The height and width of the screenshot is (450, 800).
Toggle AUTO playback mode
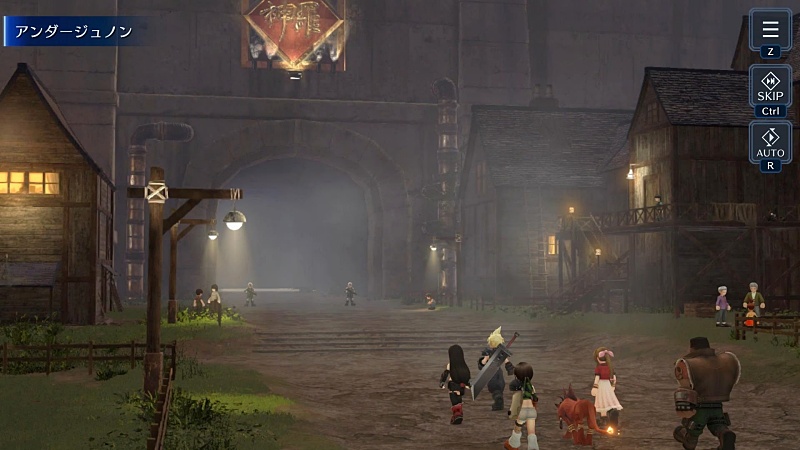[x=770, y=143]
